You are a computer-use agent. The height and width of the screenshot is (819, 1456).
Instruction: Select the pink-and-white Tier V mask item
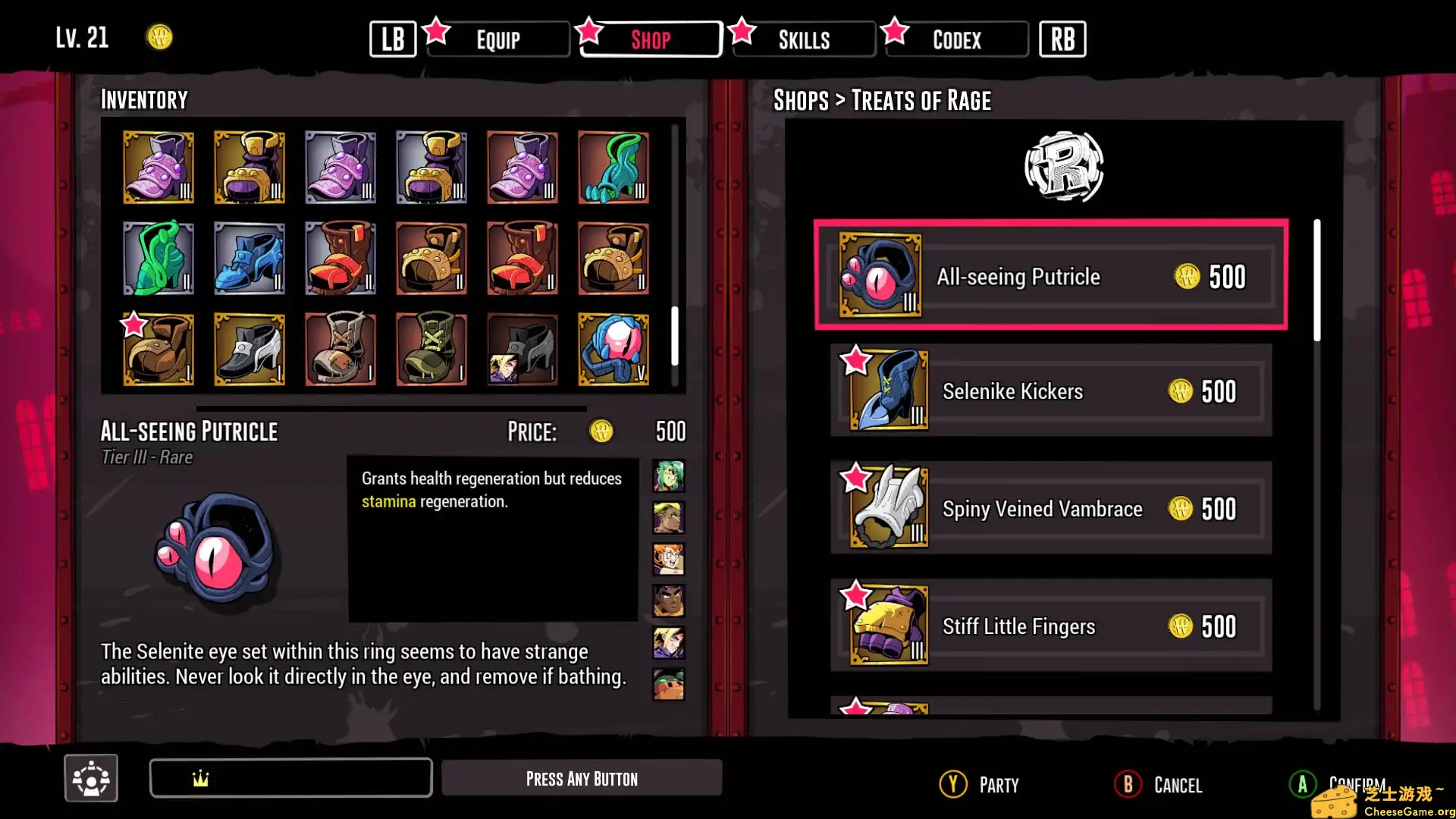[x=613, y=350]
